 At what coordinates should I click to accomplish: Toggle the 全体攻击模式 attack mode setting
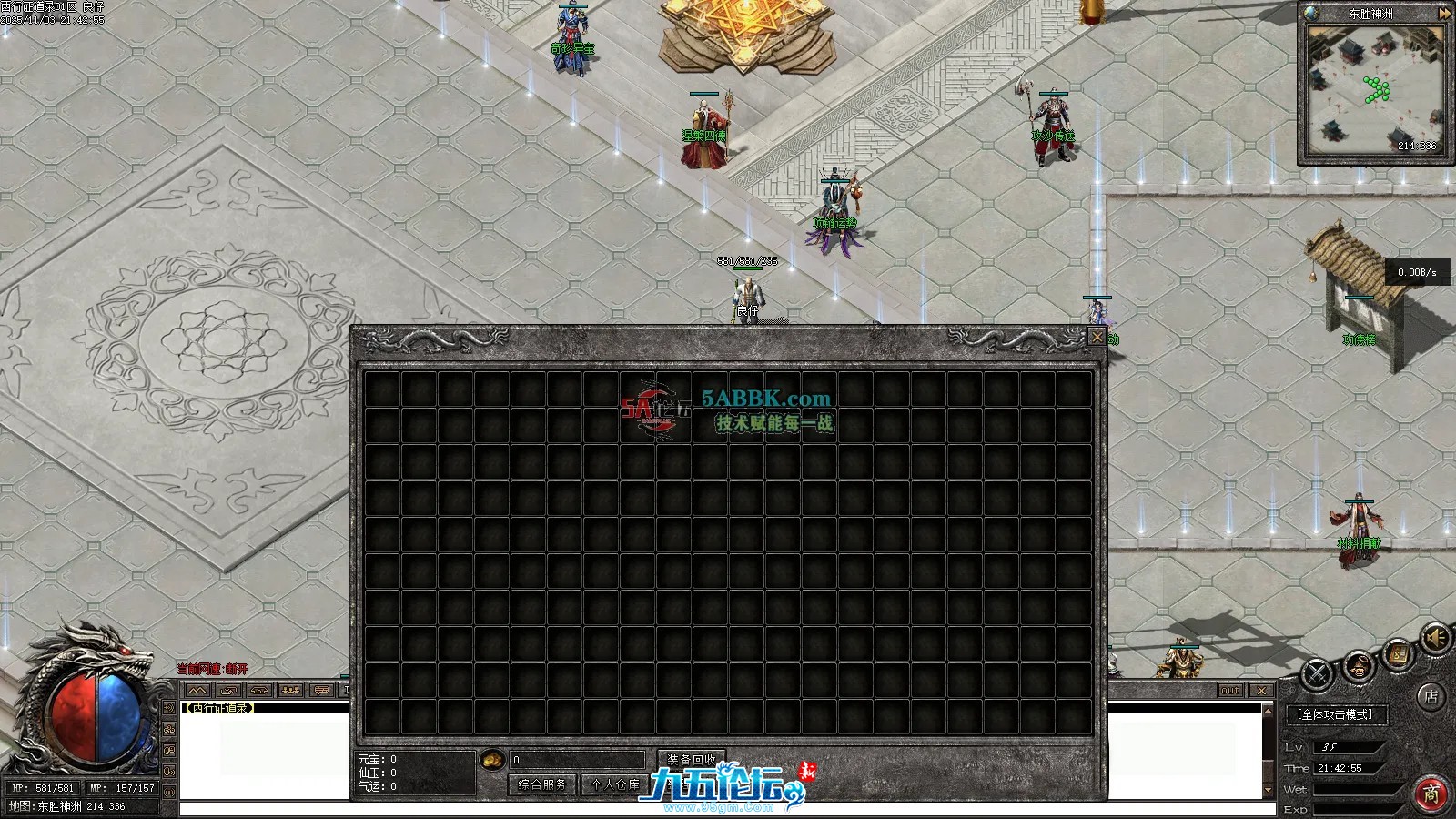pyautogui.click(x=1335, y=714)
